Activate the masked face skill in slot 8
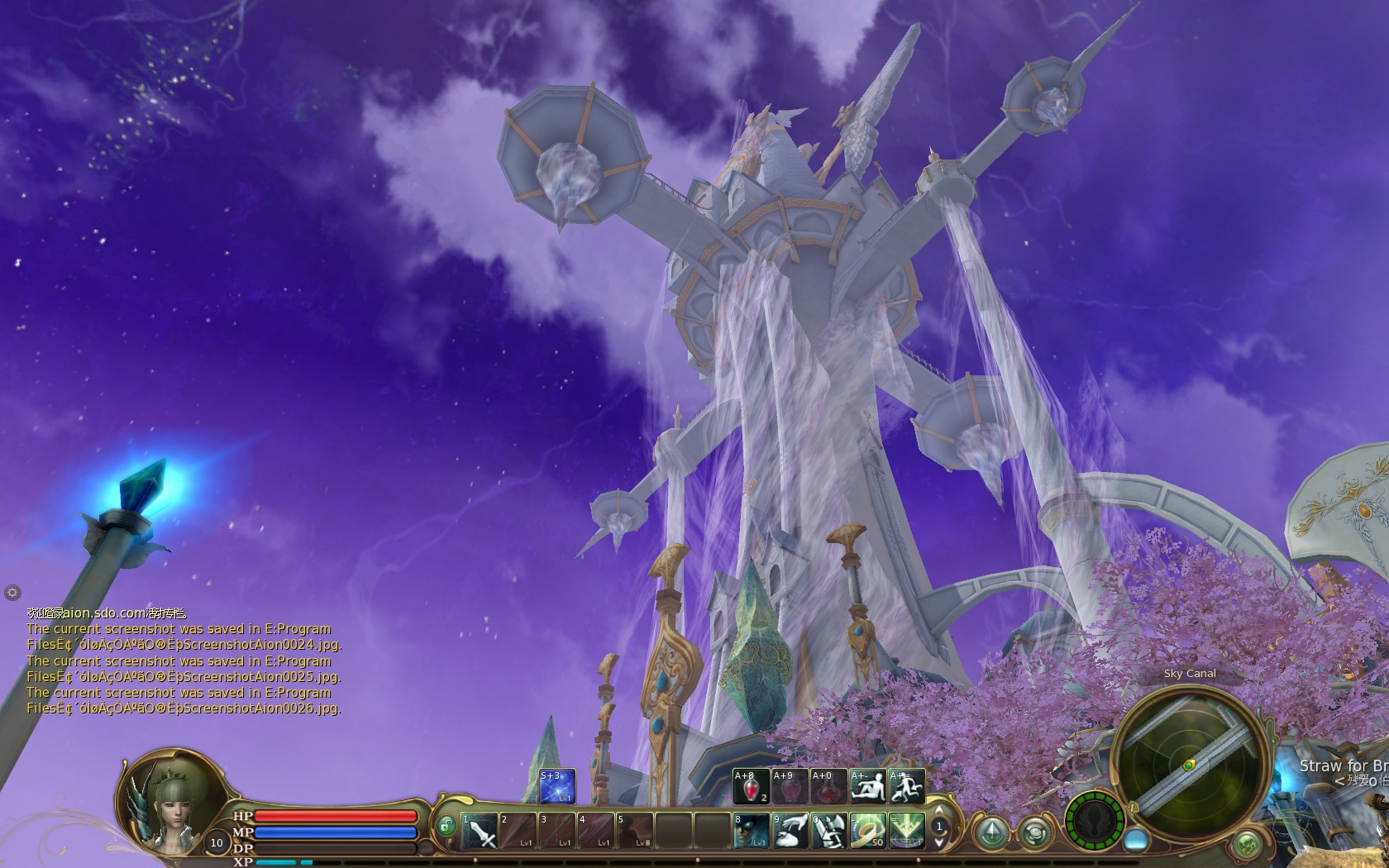This screenshot has height=868, width=1389. (x=751, y=830)
